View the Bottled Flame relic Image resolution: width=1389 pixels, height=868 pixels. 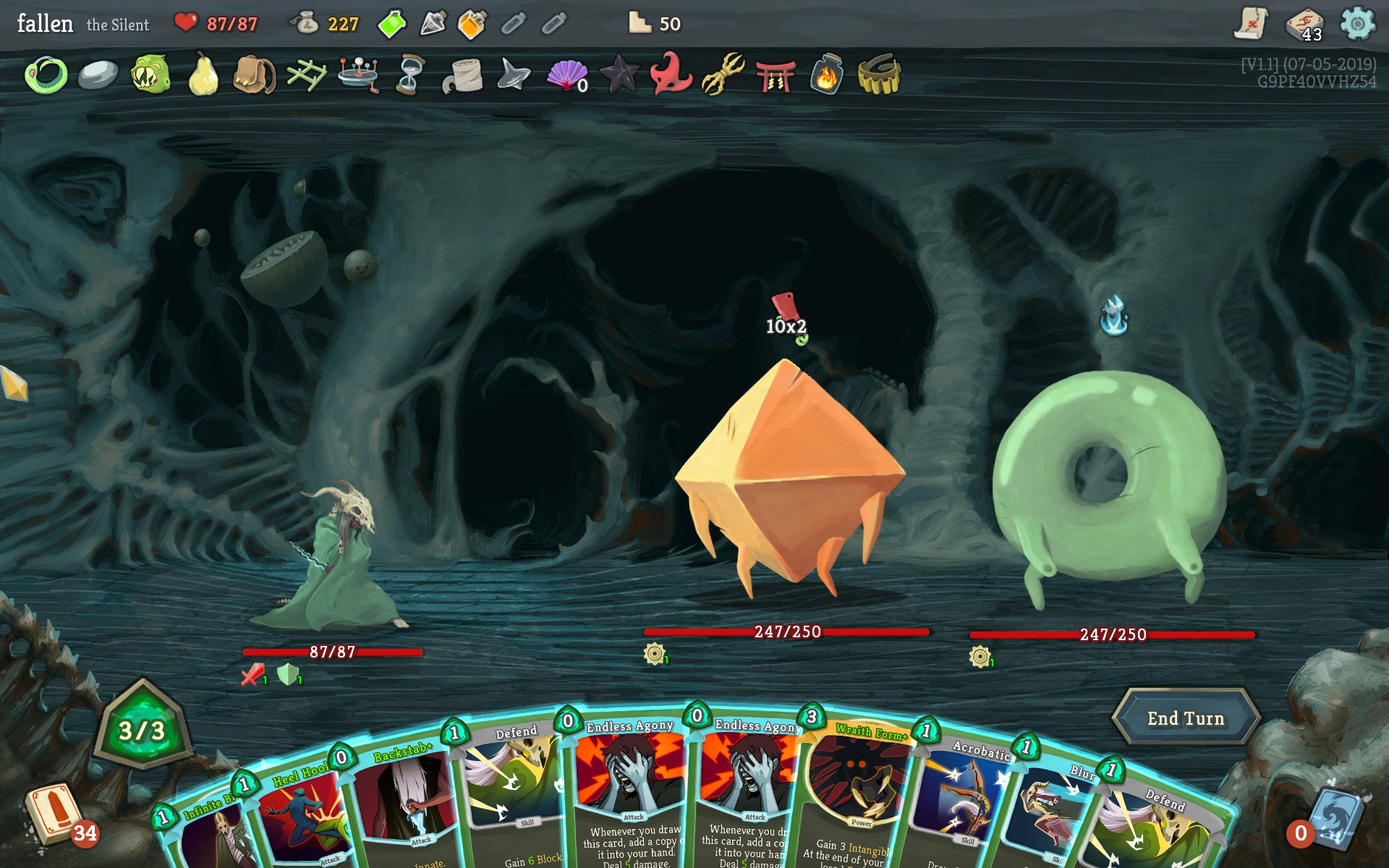826,75
